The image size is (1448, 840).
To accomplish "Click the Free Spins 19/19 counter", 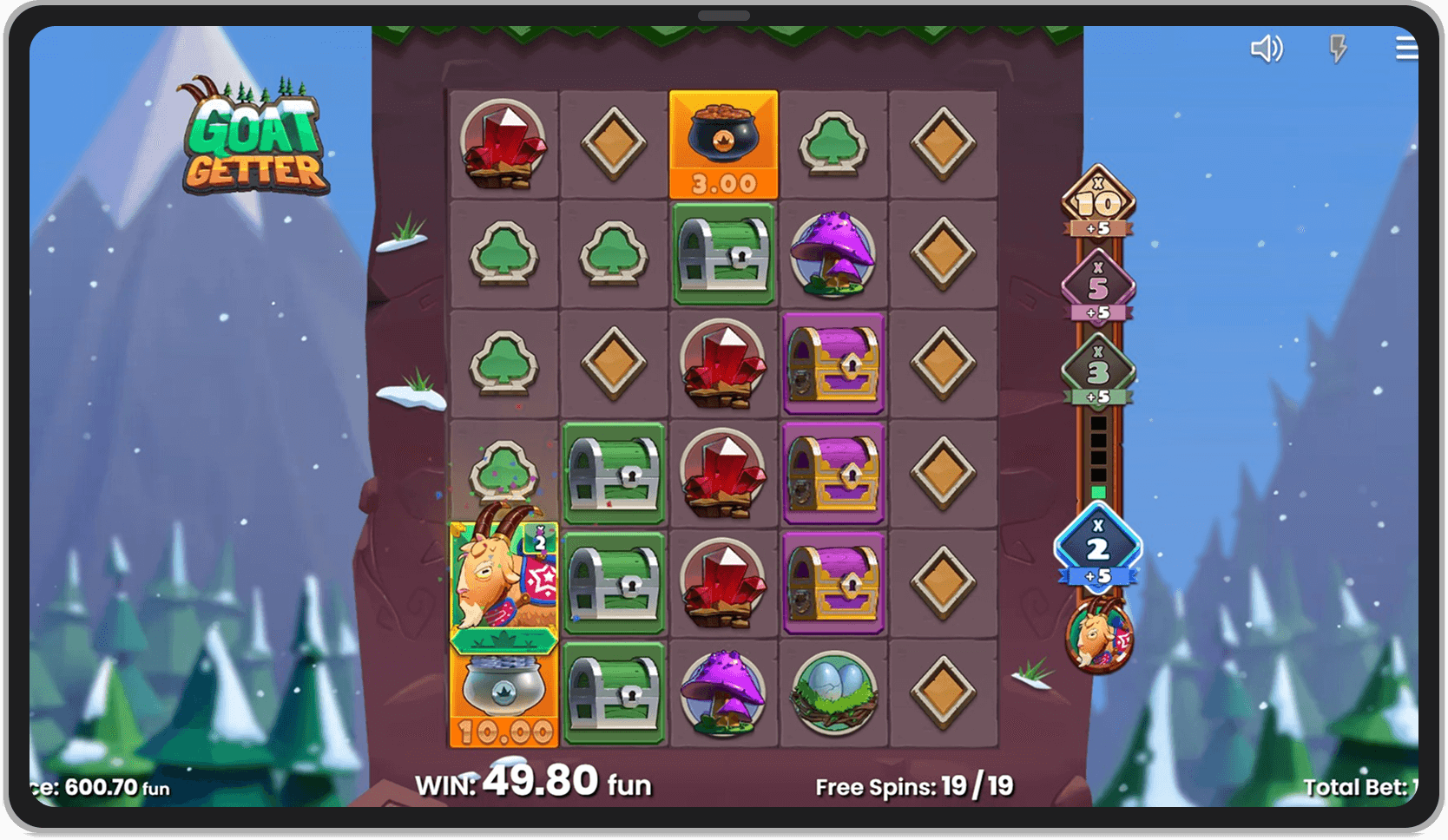I will point(915,785).
